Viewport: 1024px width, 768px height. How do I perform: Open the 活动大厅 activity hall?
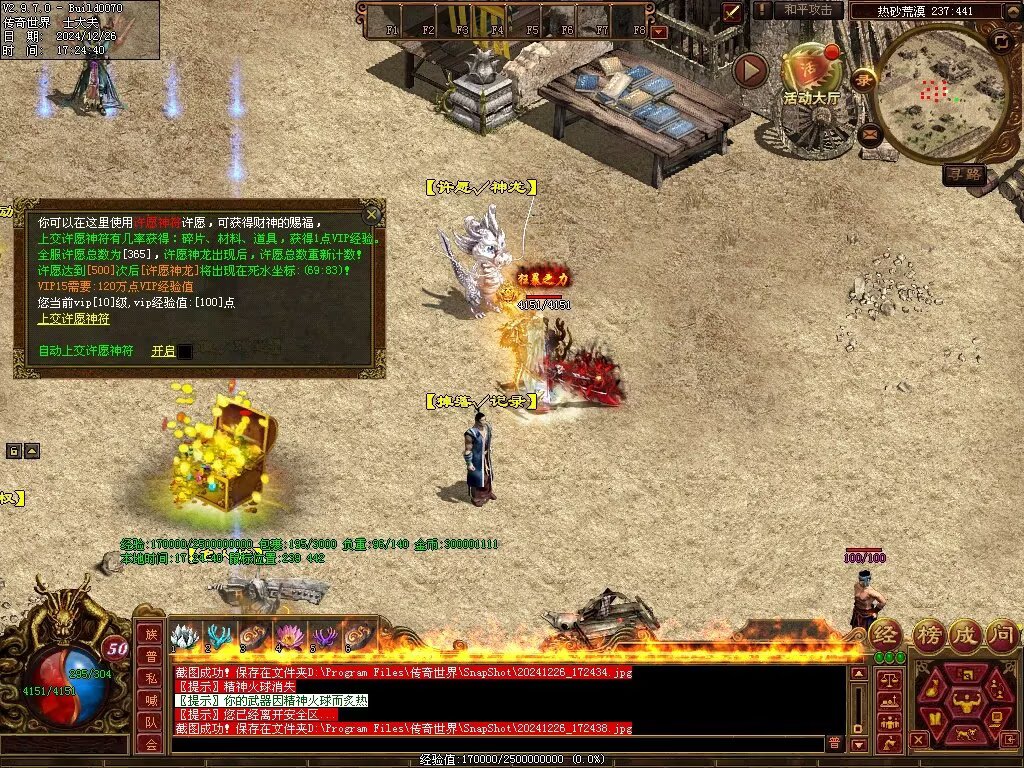tap(812, 75)
